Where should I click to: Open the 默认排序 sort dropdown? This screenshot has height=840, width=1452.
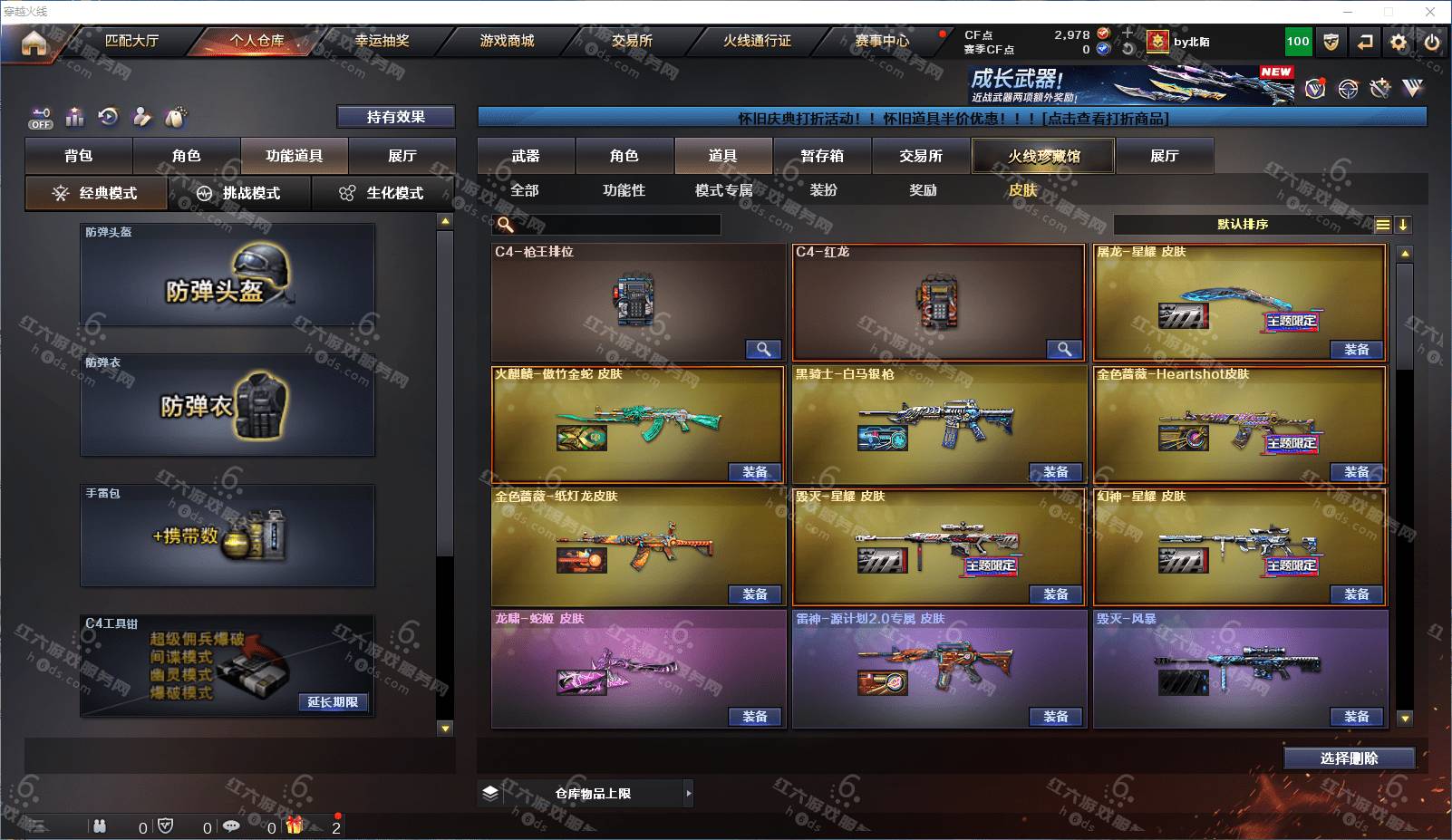(1243, 225)
